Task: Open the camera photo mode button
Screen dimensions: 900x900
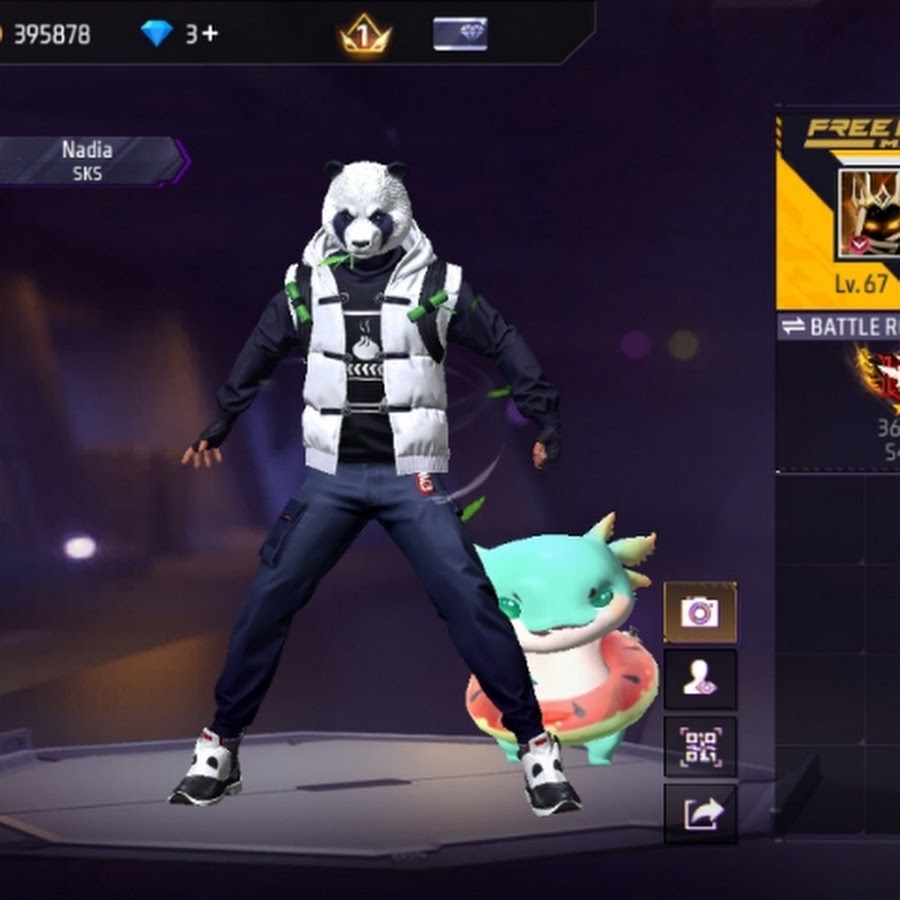Action: click(700, 611)
